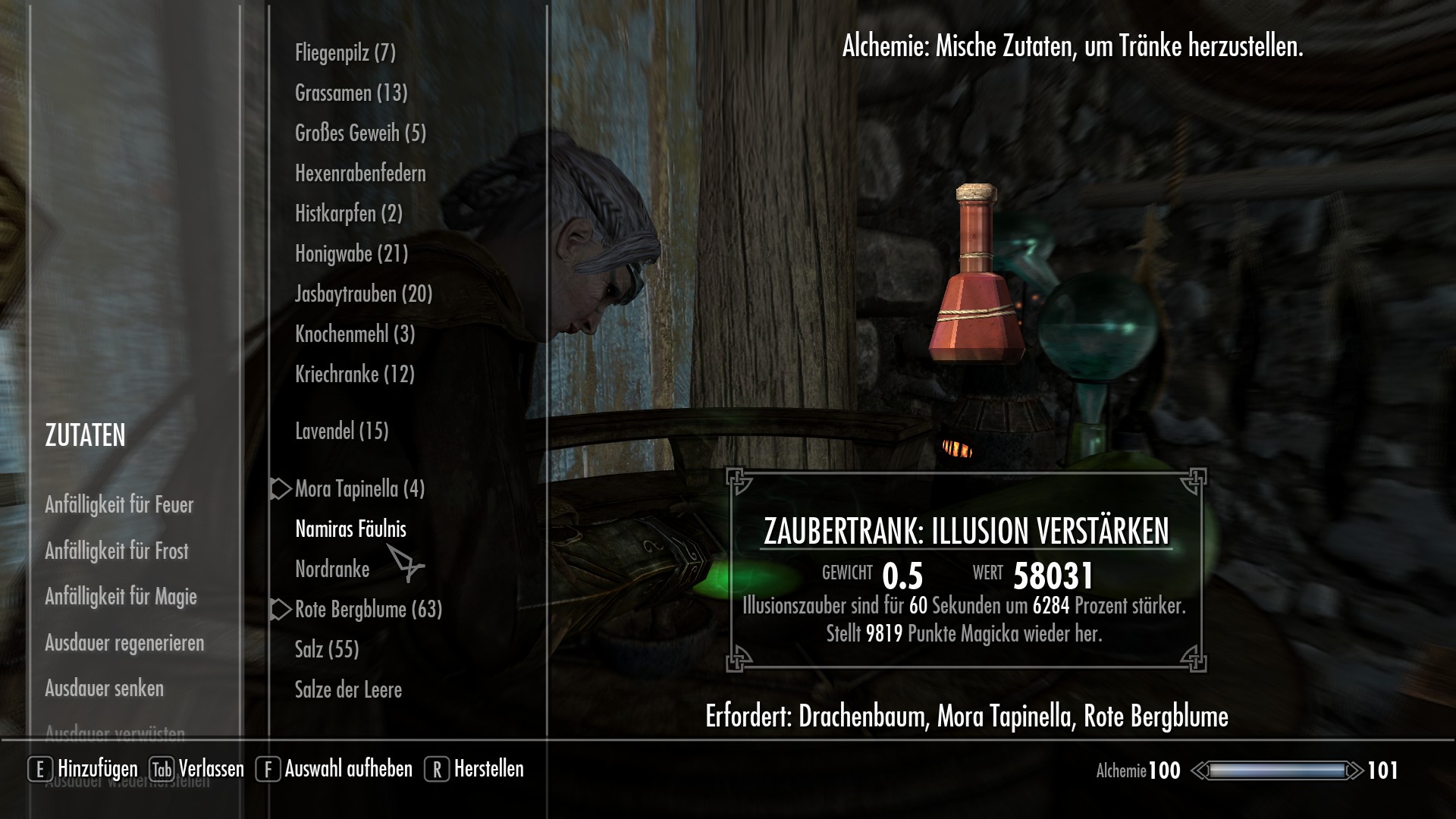This screenshot has height=819, width=1456.
Task: Select the ZUTATEN section header
Action: [x=85, y=435]
